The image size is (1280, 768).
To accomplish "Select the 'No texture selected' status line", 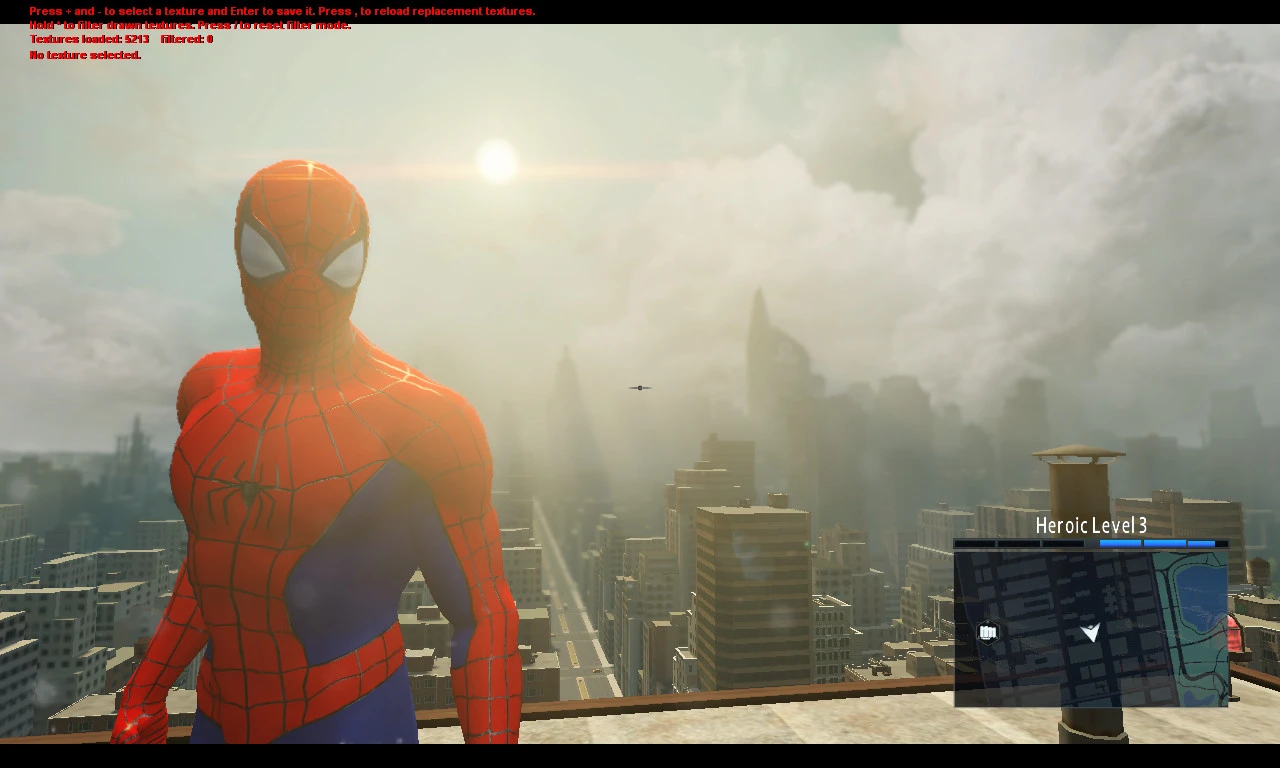I will pyautogui.click(x=84, y=55).
